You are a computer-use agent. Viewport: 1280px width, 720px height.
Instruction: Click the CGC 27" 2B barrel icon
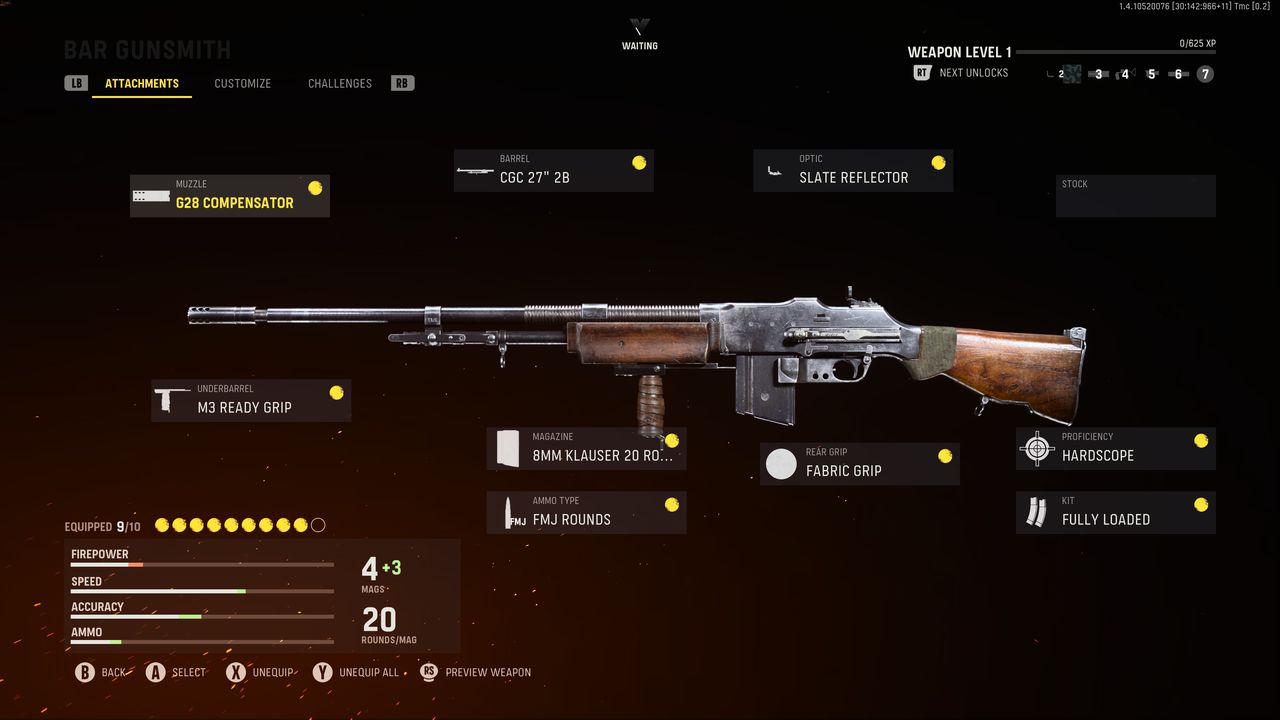coord(475,170)
